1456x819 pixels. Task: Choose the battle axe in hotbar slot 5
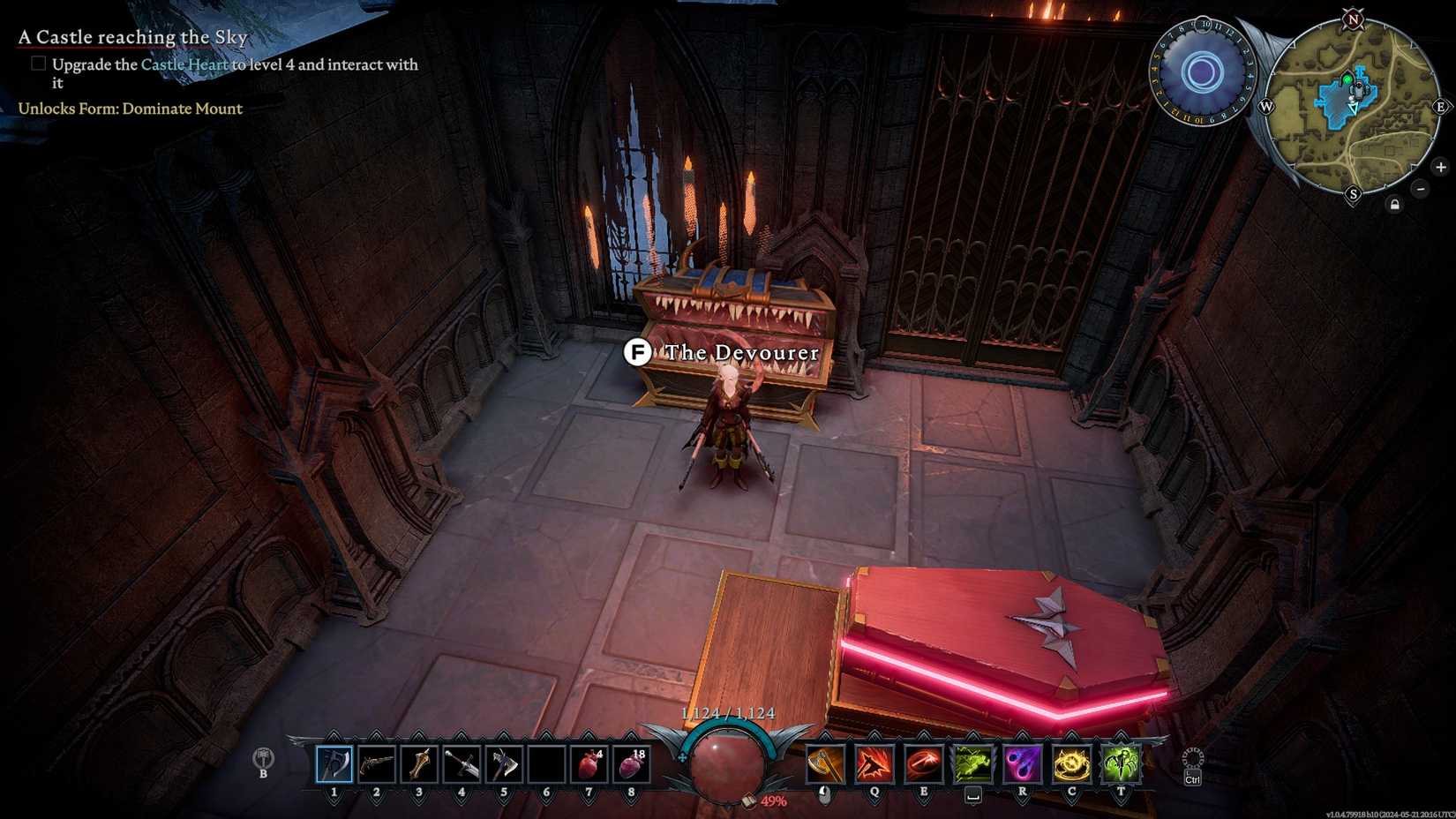pyautogui.click(x=504, y=763)
